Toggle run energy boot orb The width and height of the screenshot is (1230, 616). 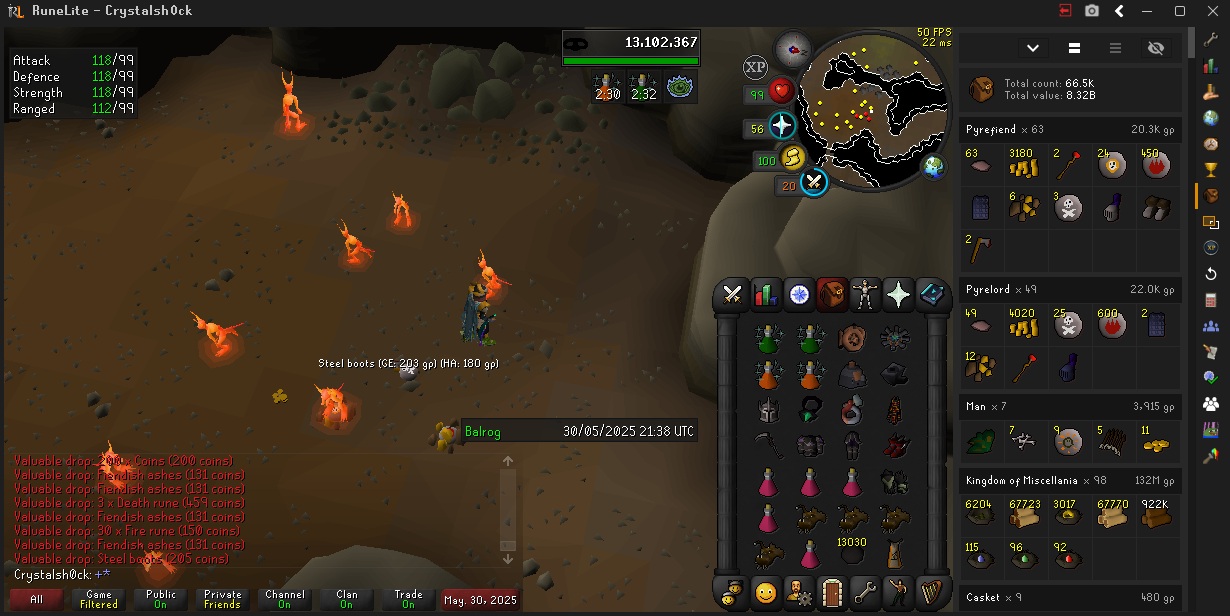(x=792, y=158)
